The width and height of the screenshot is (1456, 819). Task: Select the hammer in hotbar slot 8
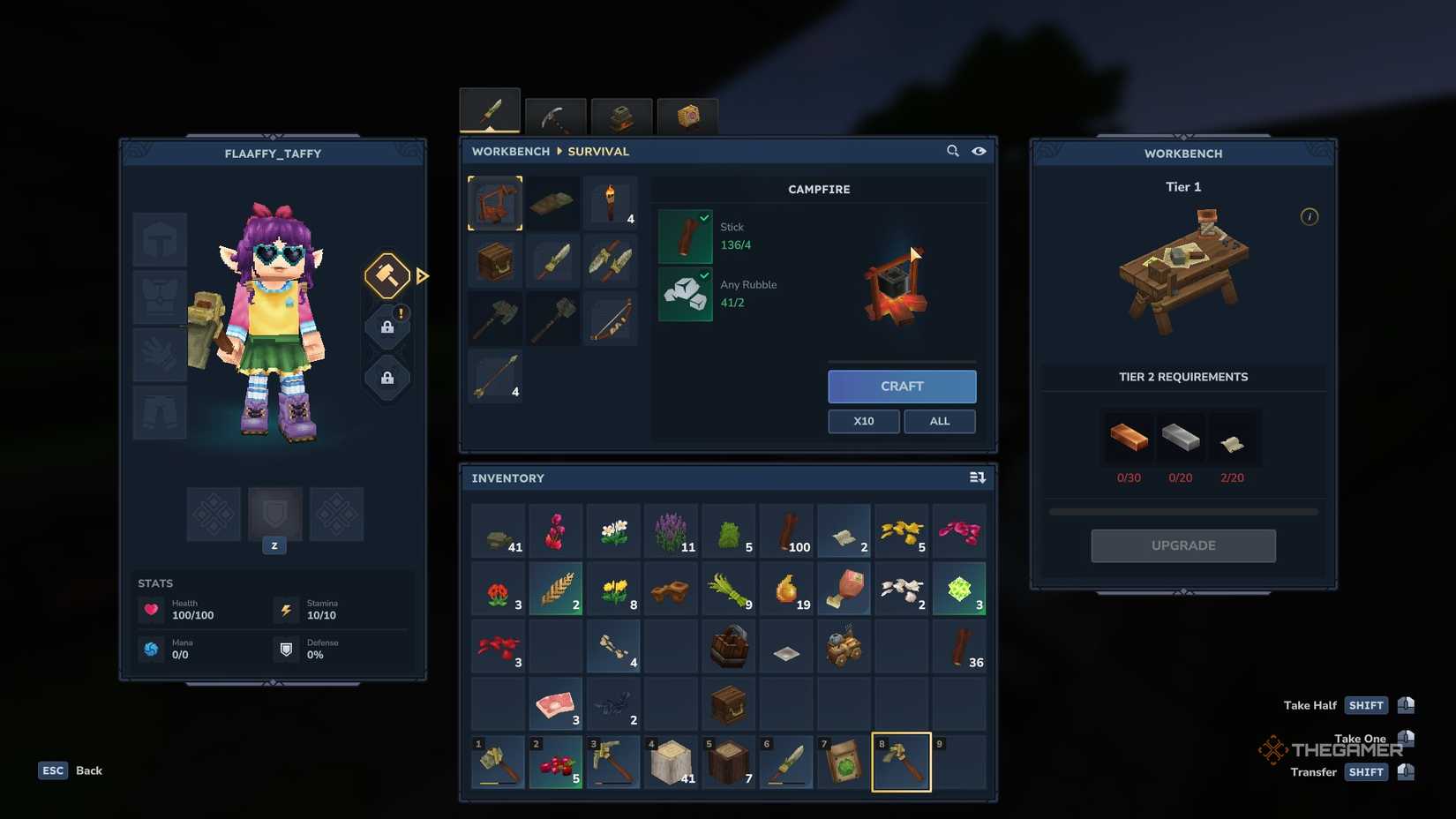coord(901,762)
